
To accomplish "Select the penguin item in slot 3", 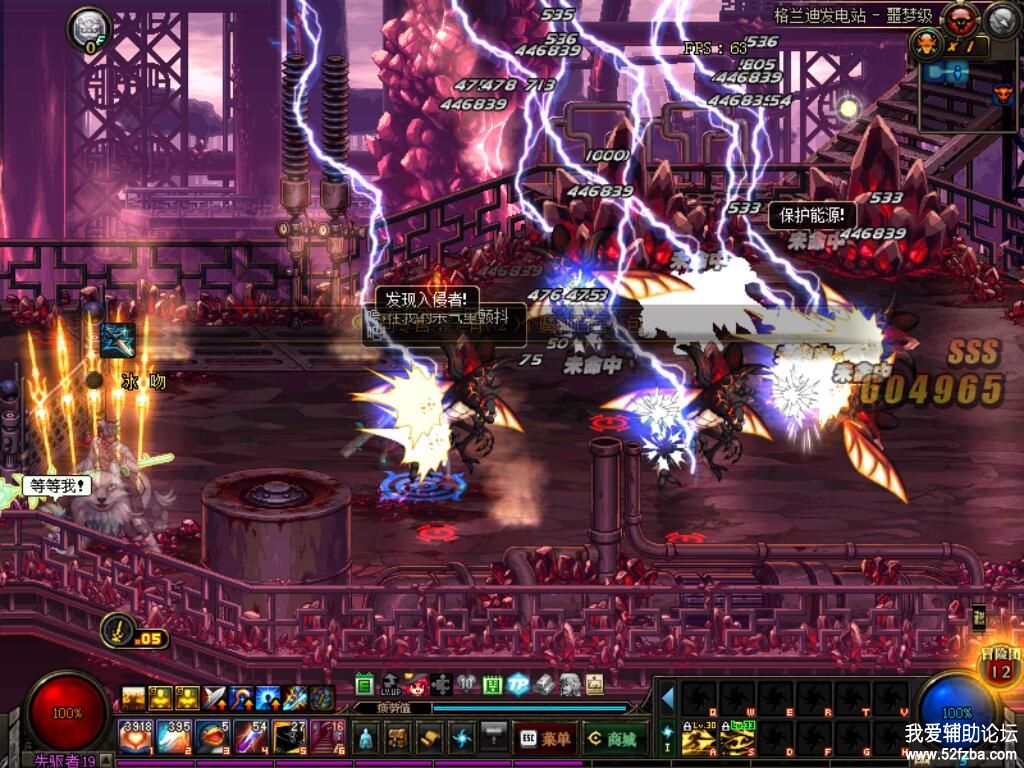I will pos(210,737).
